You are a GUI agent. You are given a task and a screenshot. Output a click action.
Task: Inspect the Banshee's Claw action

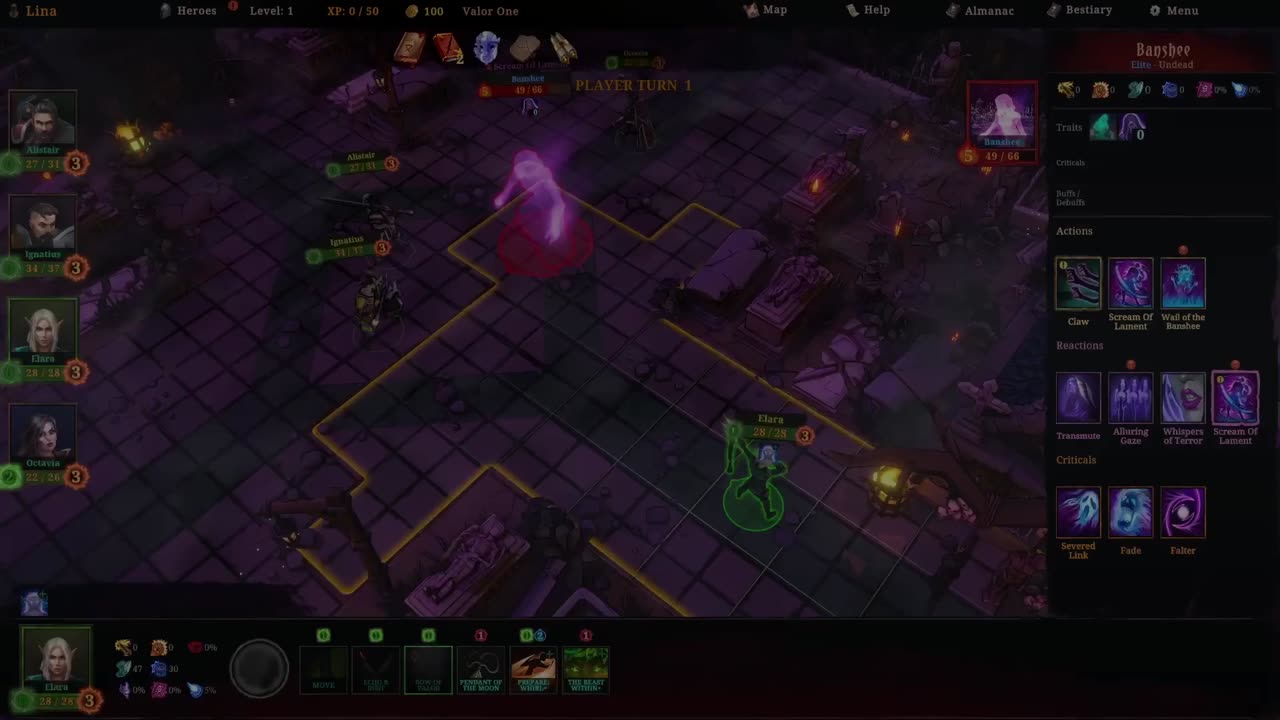[1078, 284]
